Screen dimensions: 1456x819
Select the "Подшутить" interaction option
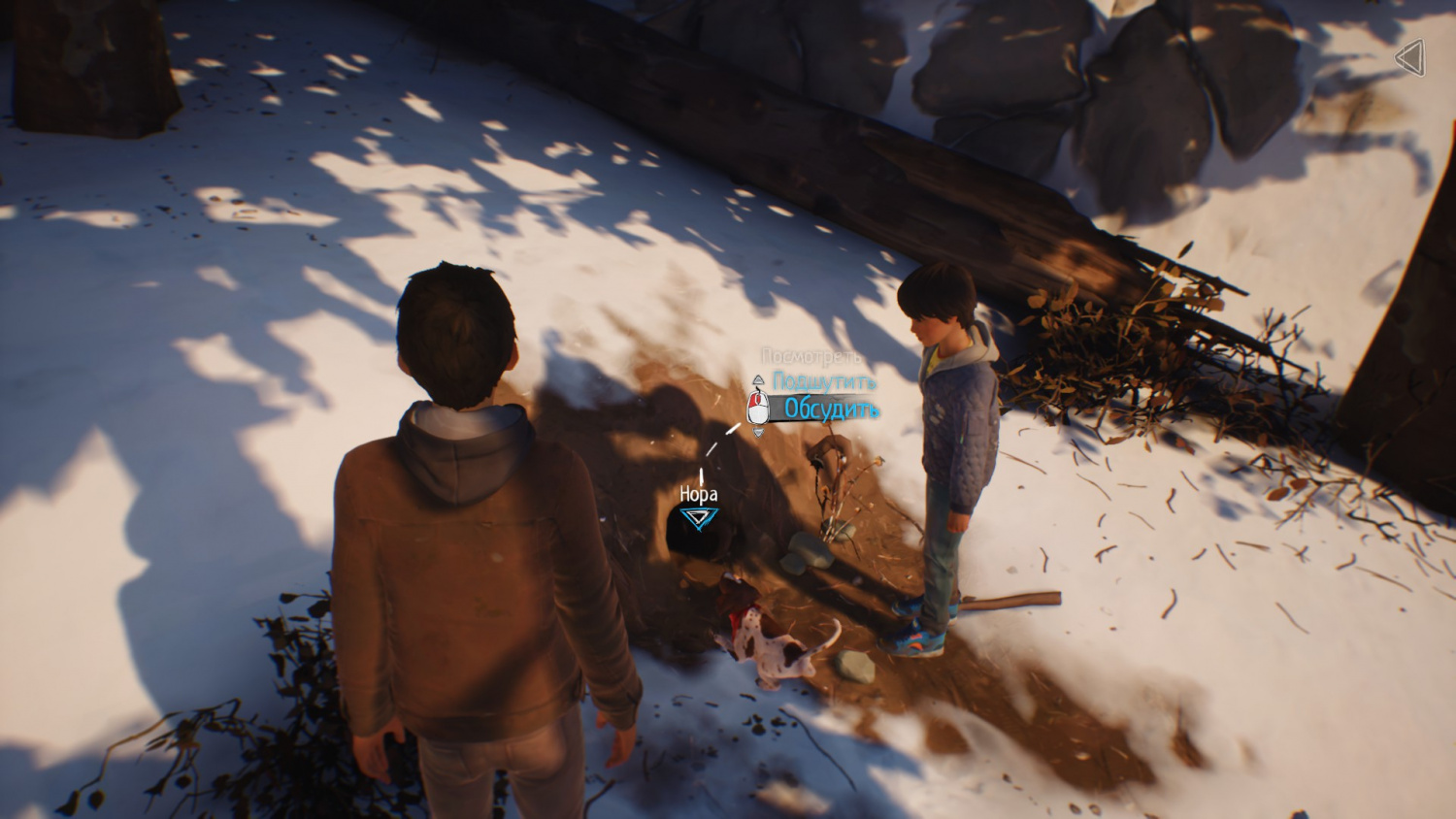pos(824,381)
